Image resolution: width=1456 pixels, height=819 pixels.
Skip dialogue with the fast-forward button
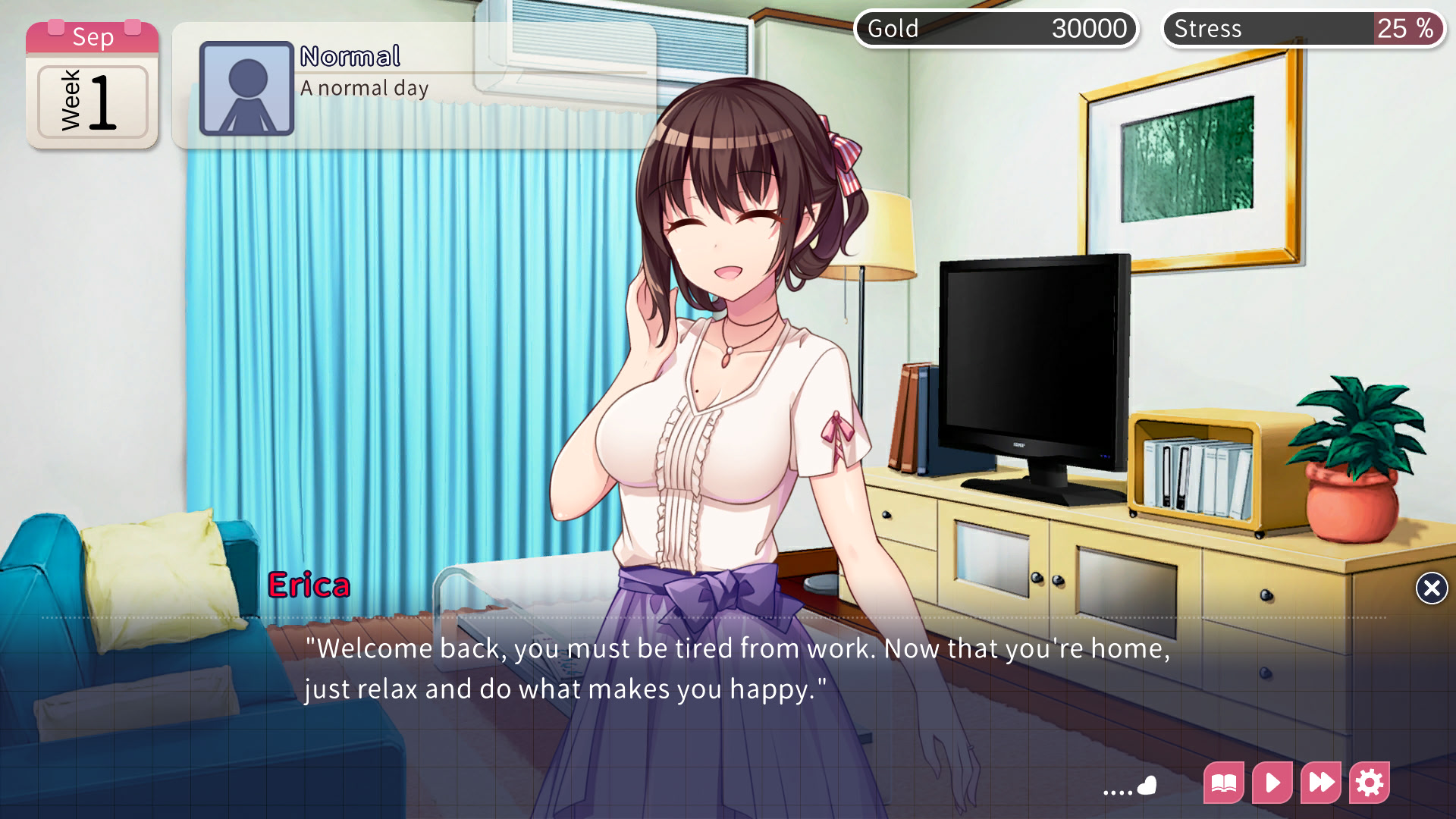[1321, 783]
